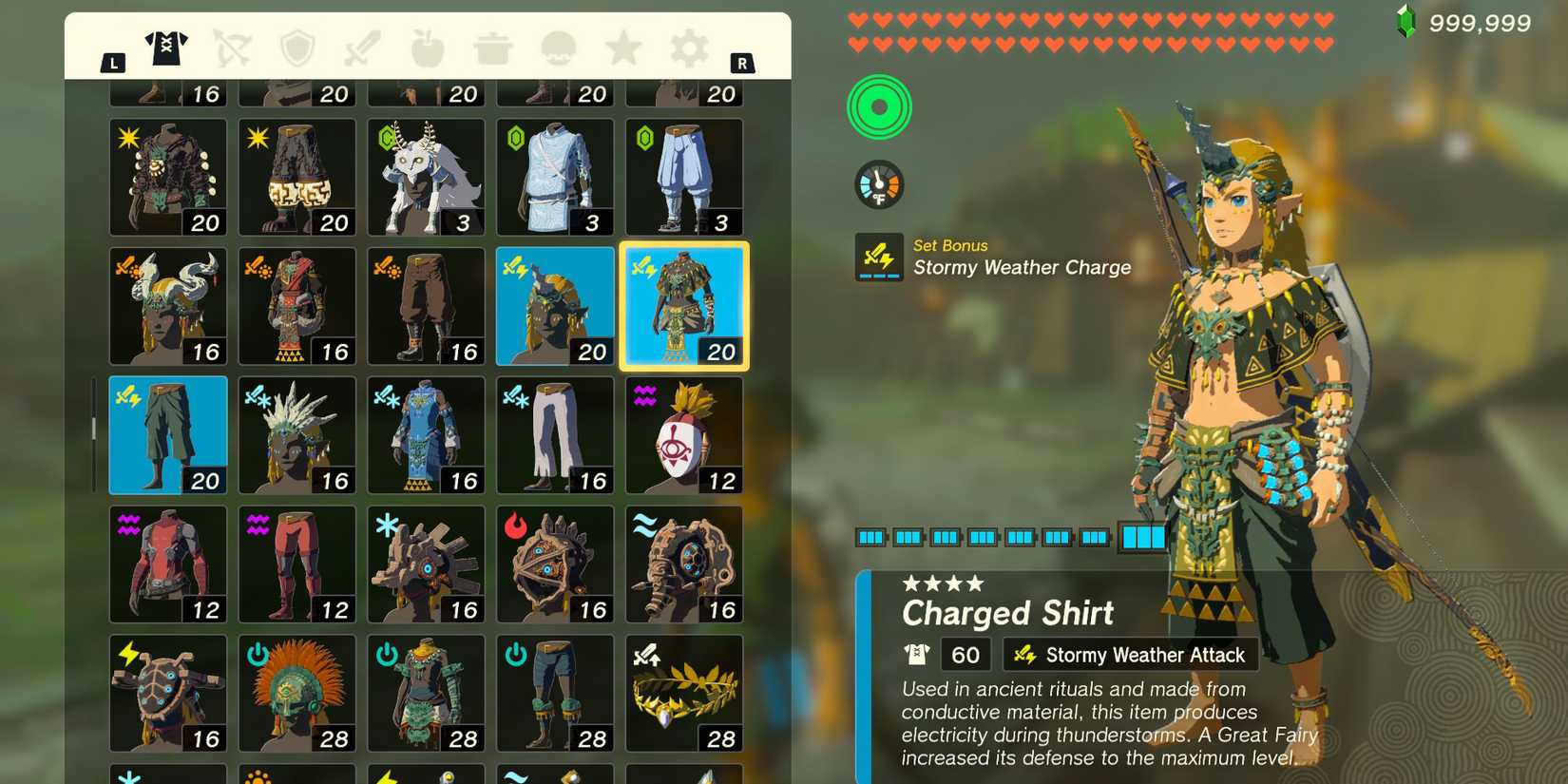This screenshot has width=1568, height=784.
Task: Toggle equipping the selected Charged Shirt
Action: point(685,306)
